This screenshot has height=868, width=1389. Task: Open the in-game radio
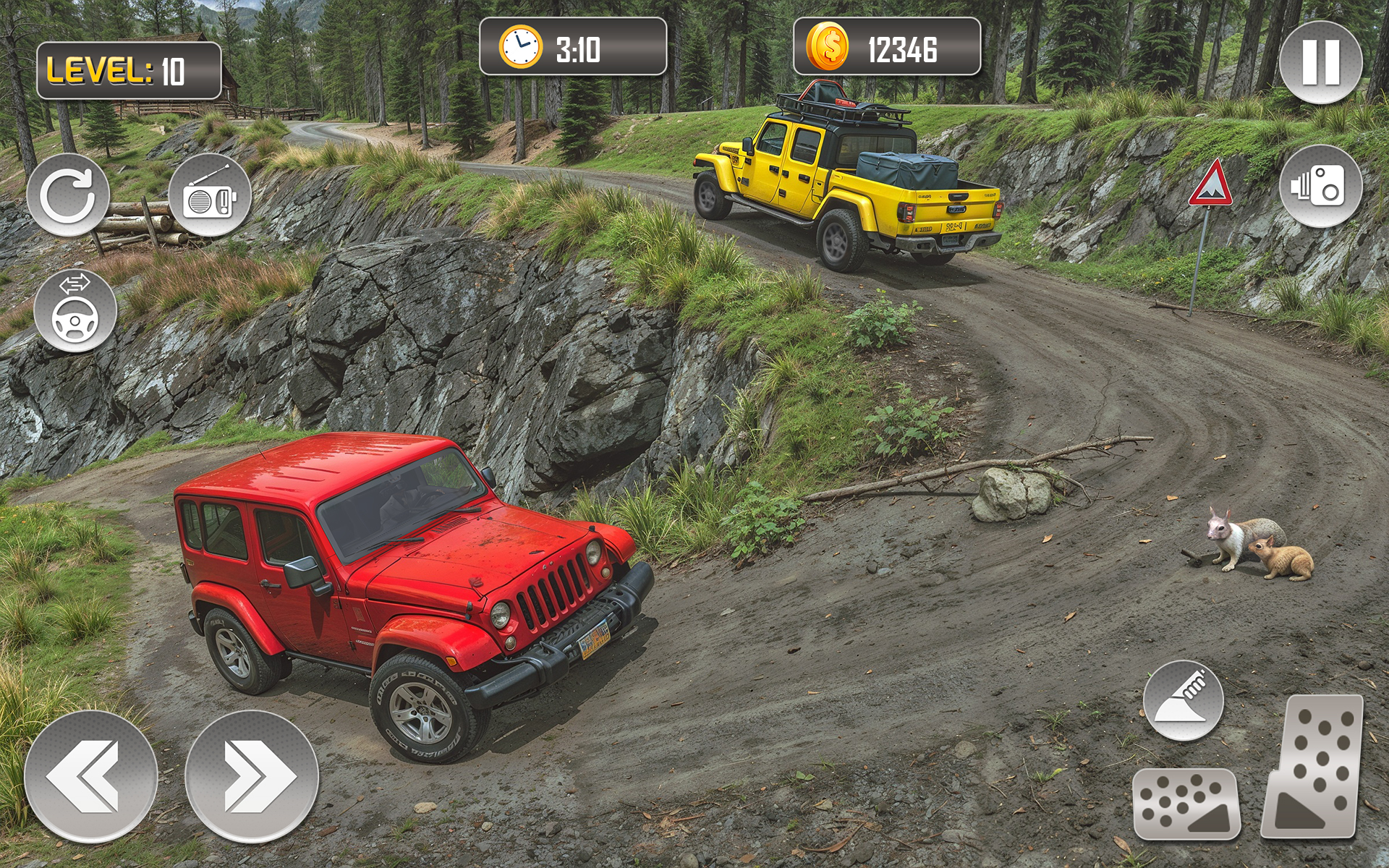tap(210, 195)
